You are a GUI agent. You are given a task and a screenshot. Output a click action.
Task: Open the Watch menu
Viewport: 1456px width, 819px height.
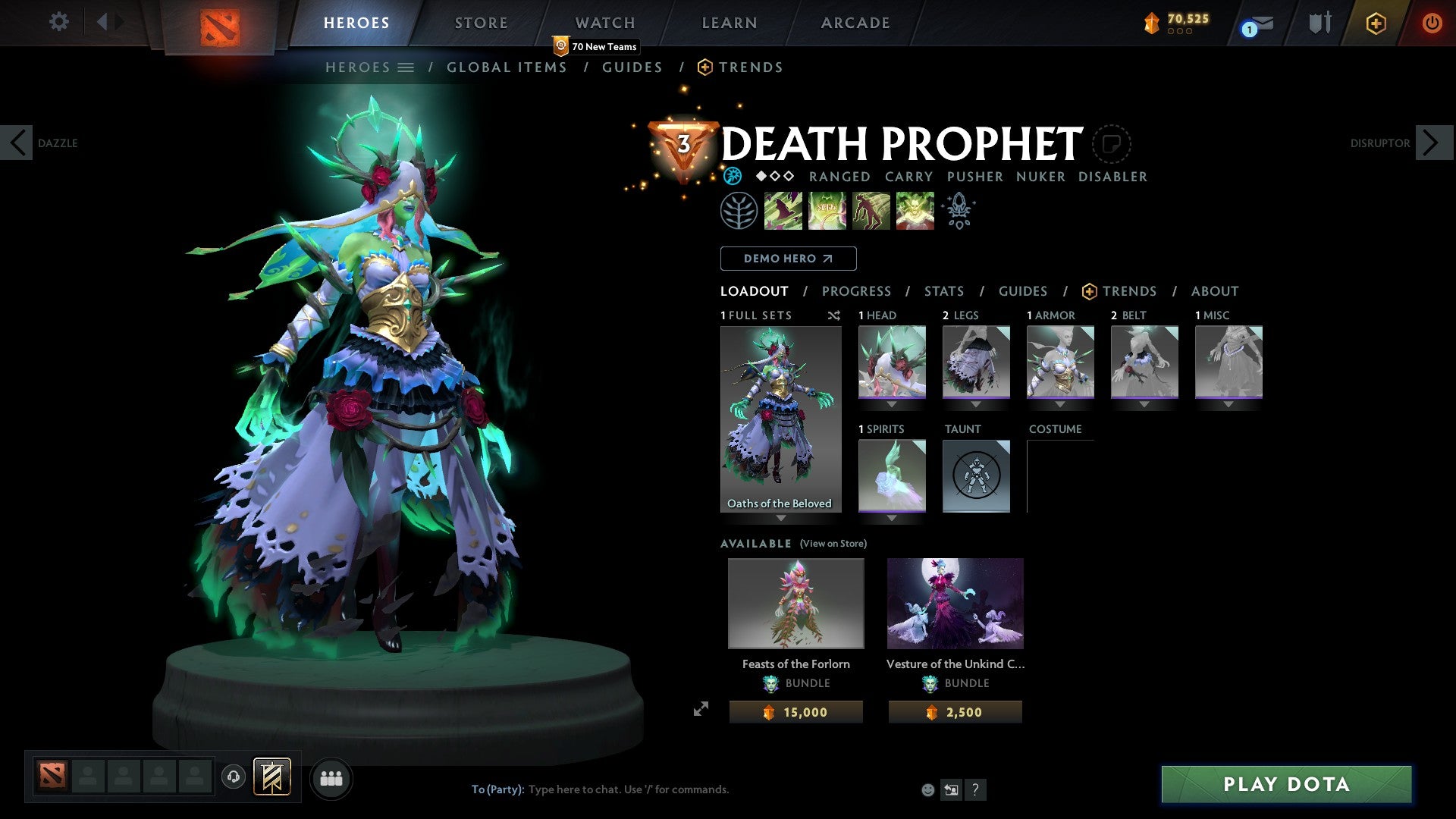(604, 22)
